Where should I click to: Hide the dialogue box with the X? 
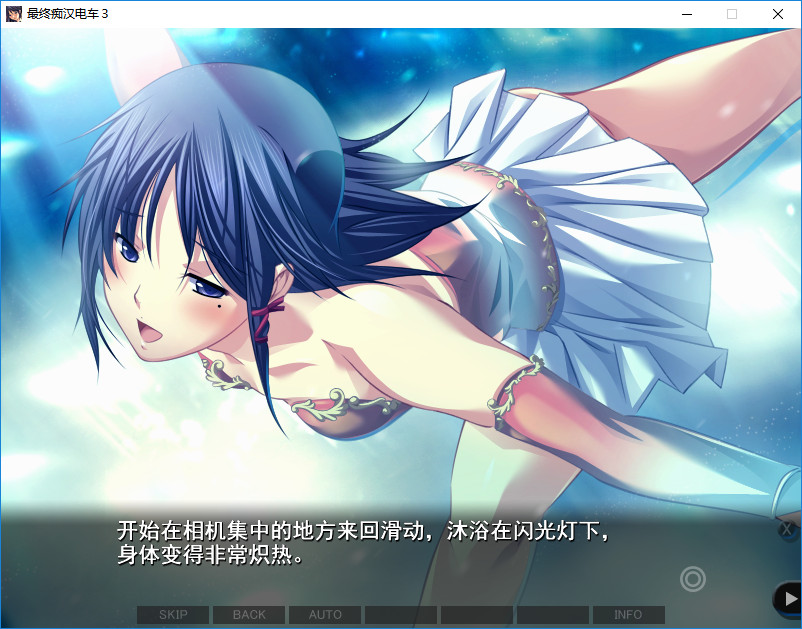(787, 529)
